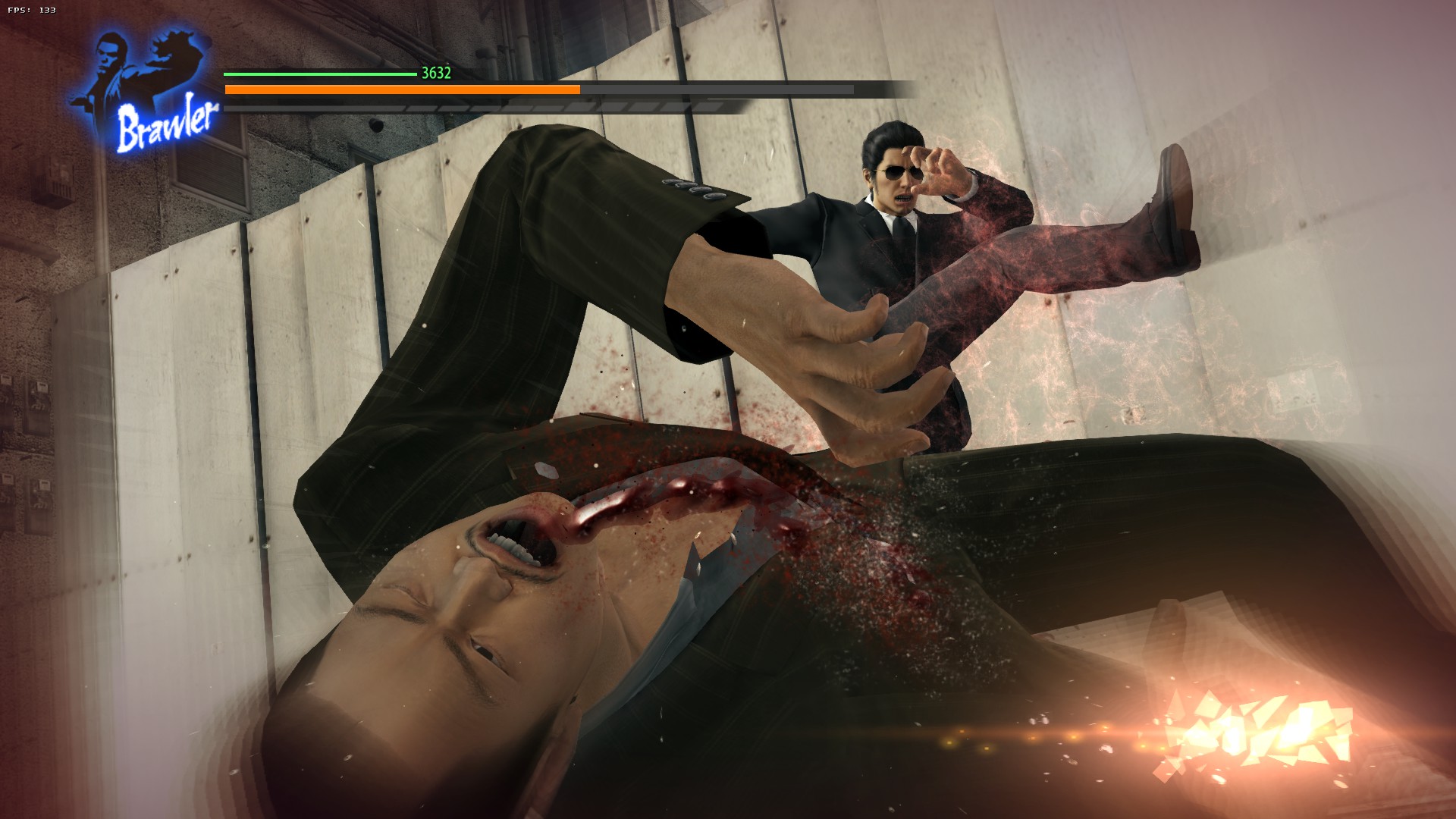Click the green health bar
Viewport: 1456px width, 819px height.
click(318, 75)
